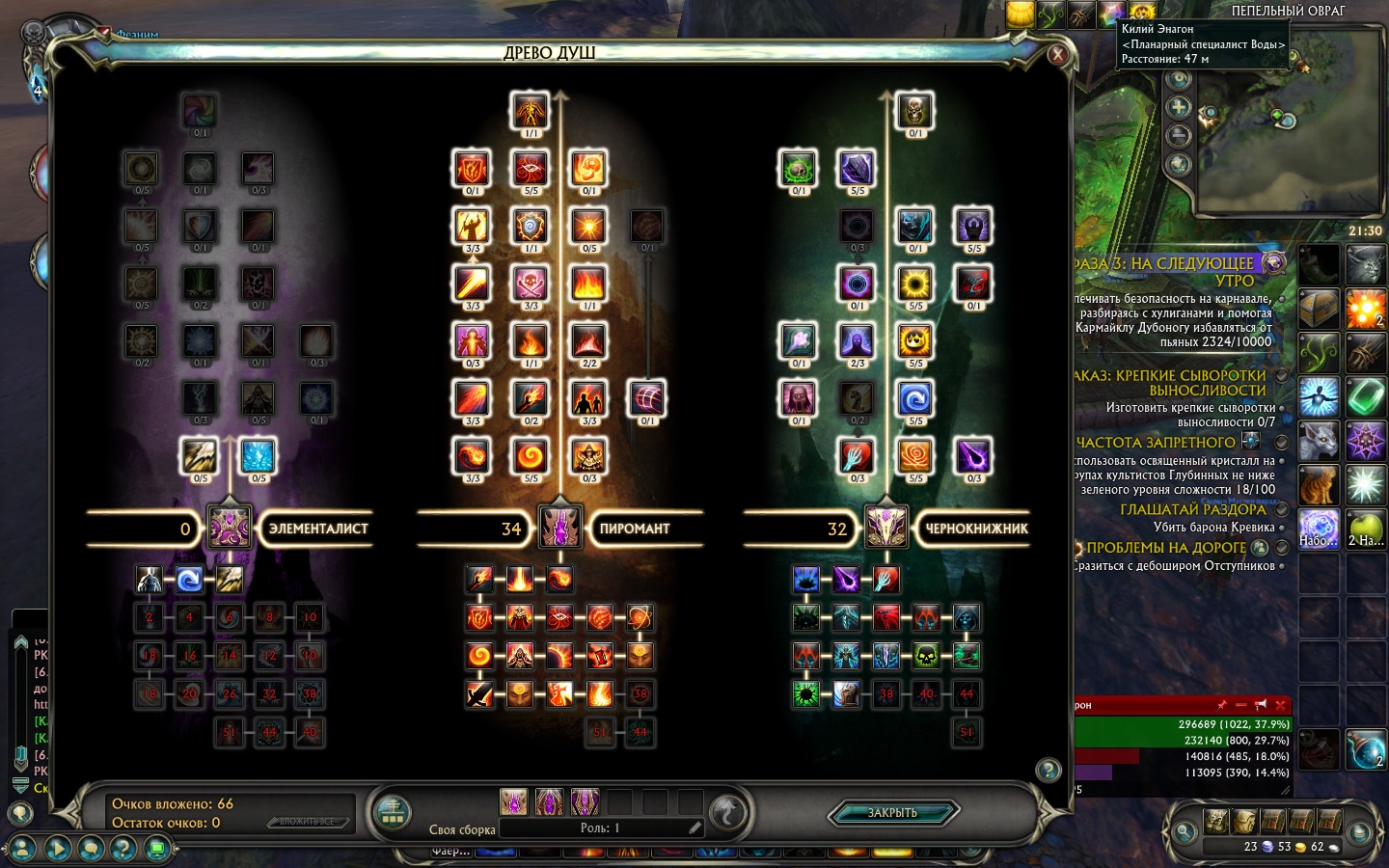Click the swirl talent atop the Элементалист tree
This screenshot has height=868, width=1389.
point(200,111)
